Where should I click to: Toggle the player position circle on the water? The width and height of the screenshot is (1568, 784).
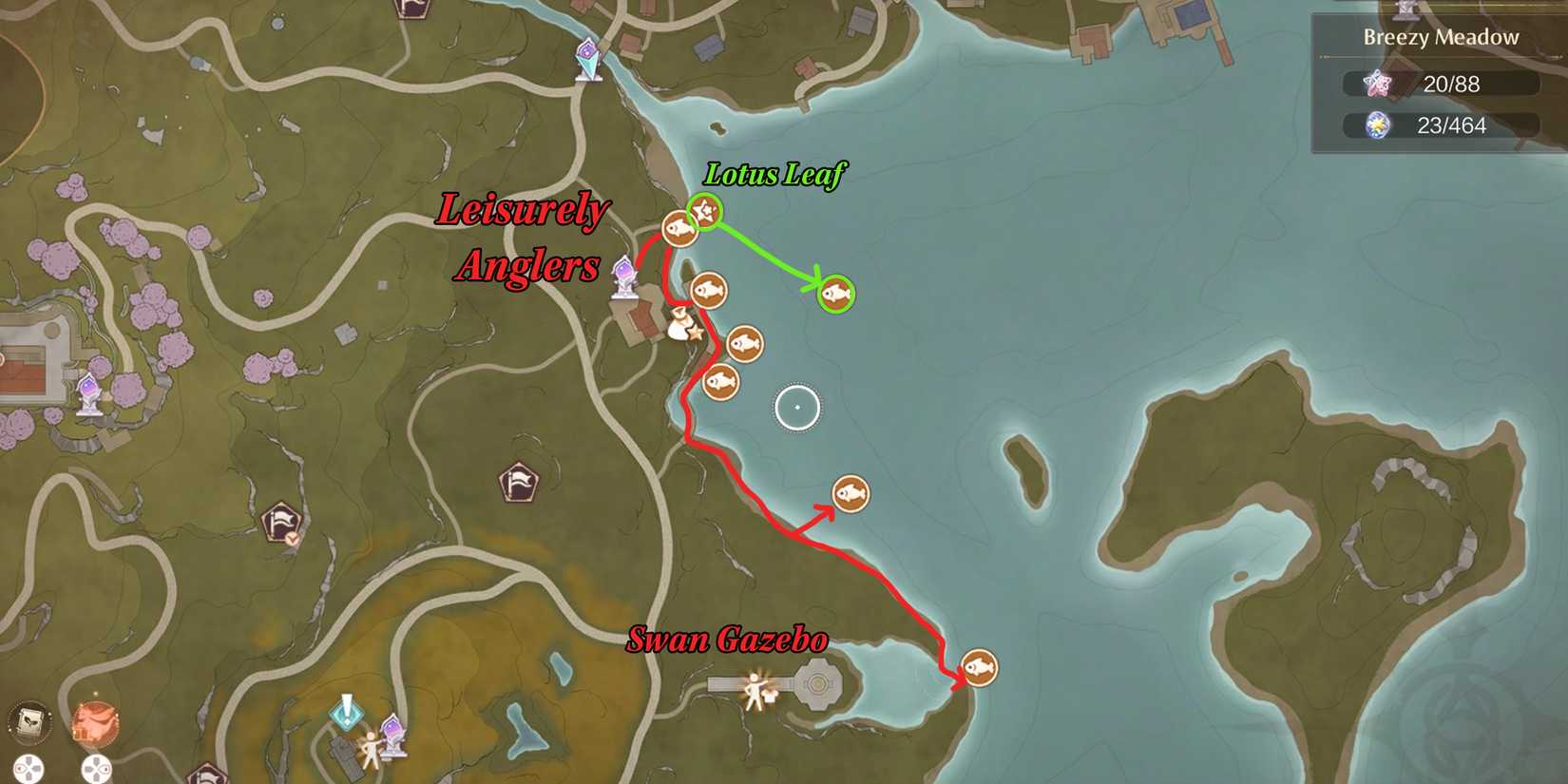point(796,406)
